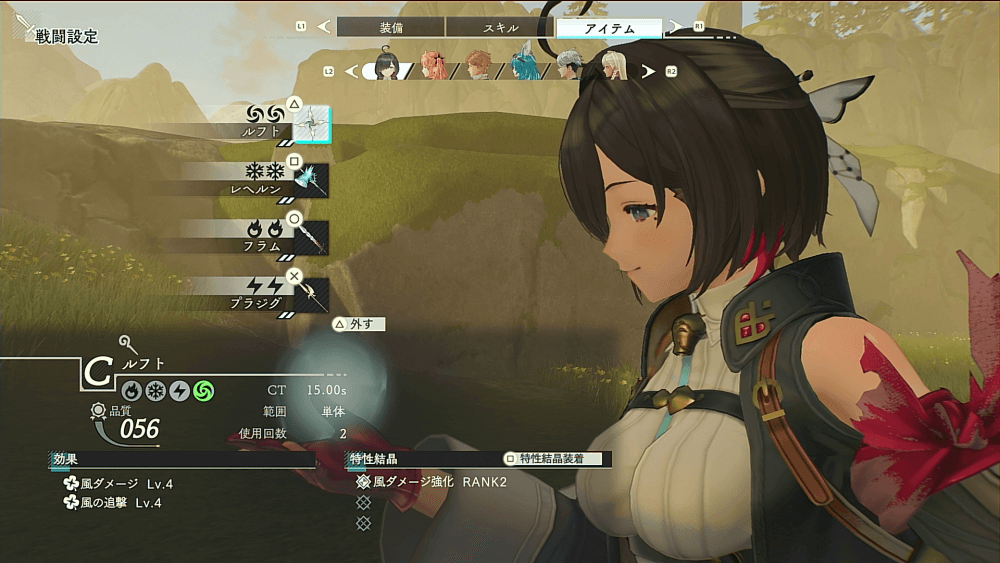
Task: Go to the next character with the right arrow
Action: [648, 71]
